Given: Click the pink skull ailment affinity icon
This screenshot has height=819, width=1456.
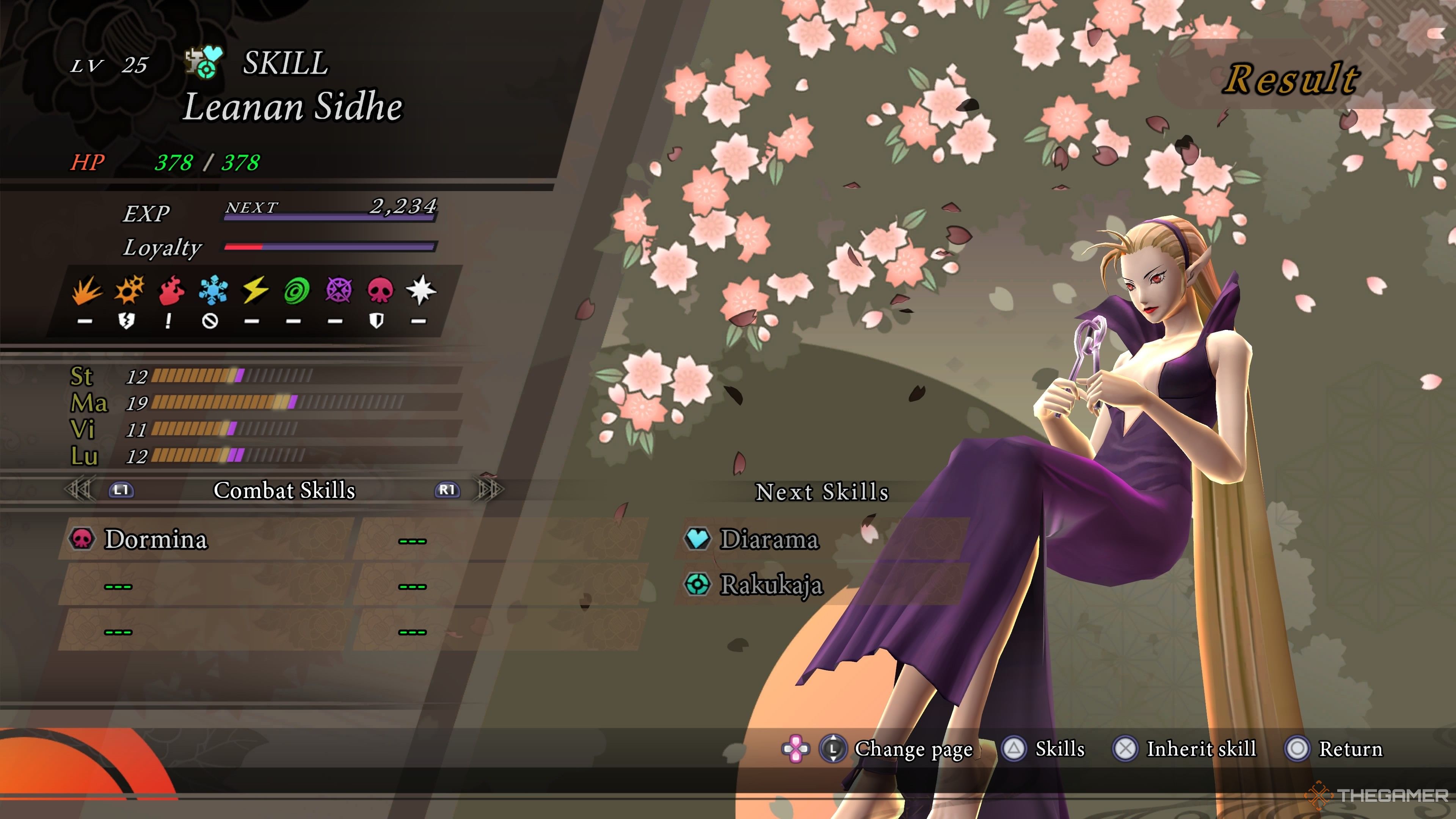Looking at the screenshot, I should click(x=380, y=290).
